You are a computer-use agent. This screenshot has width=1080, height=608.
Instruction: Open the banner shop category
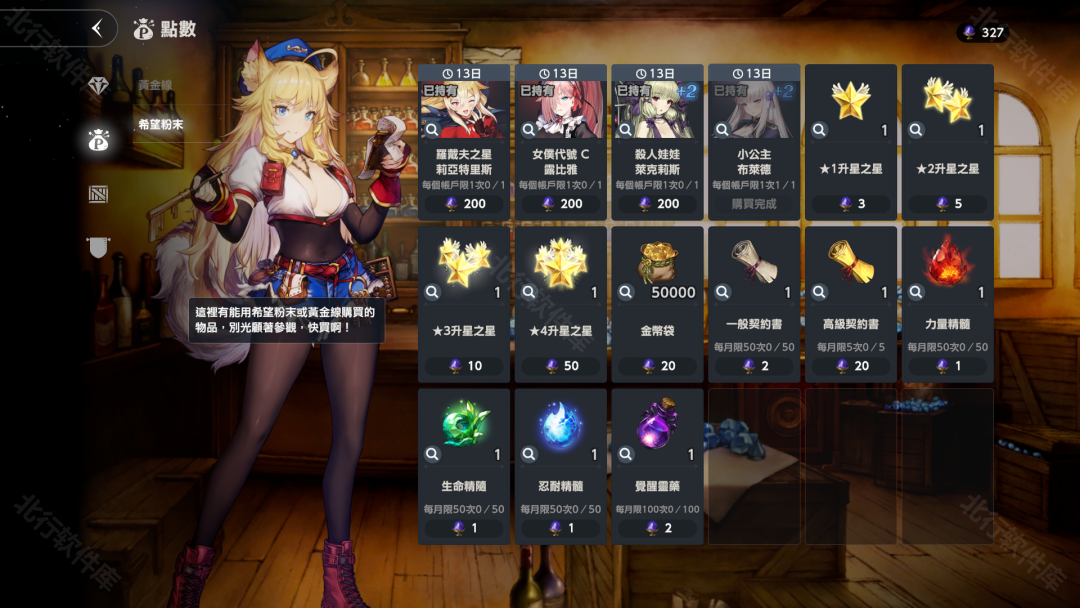pyautogui.click(x=98, y=246)
